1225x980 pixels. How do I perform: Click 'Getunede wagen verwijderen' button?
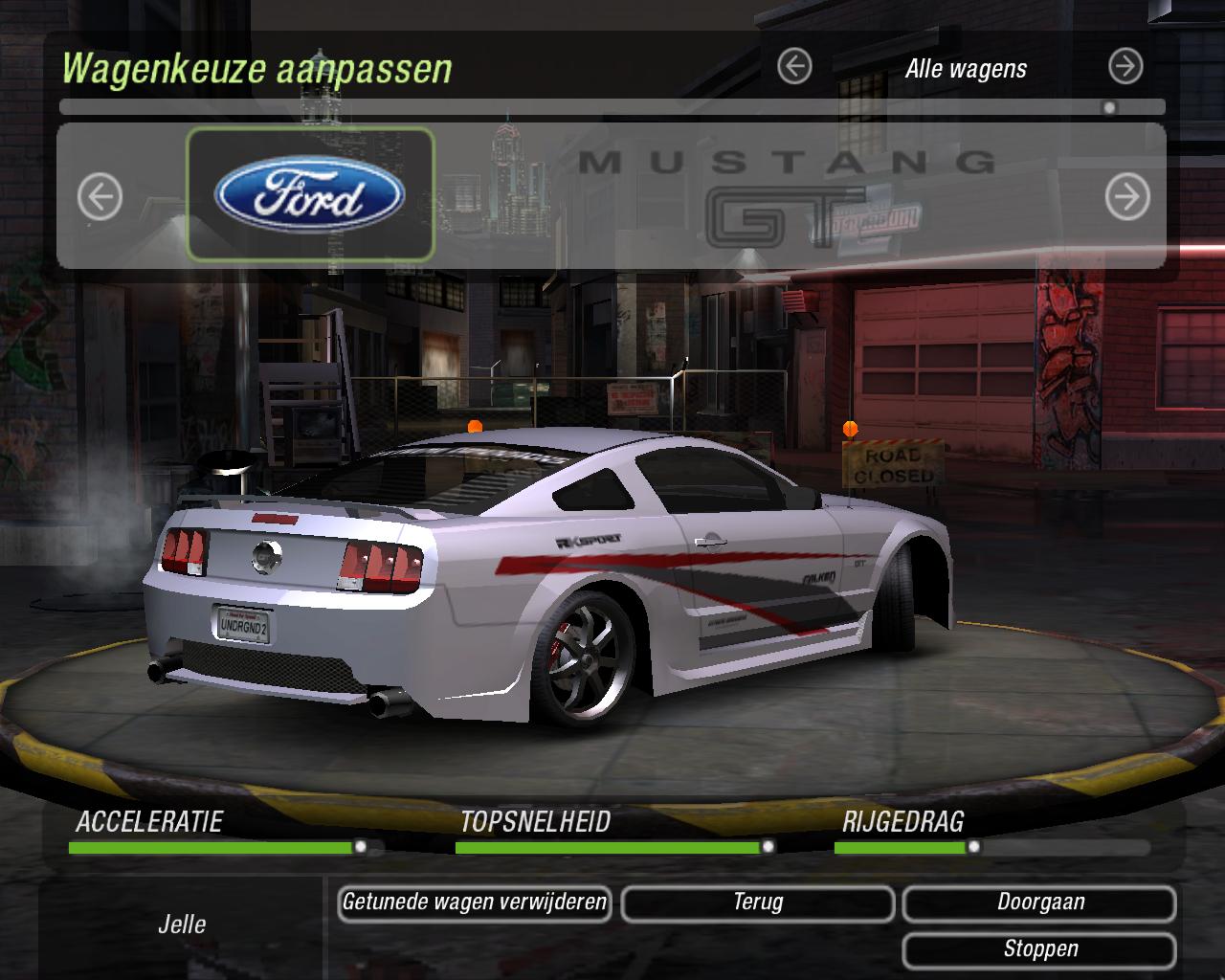click(475, 902)
